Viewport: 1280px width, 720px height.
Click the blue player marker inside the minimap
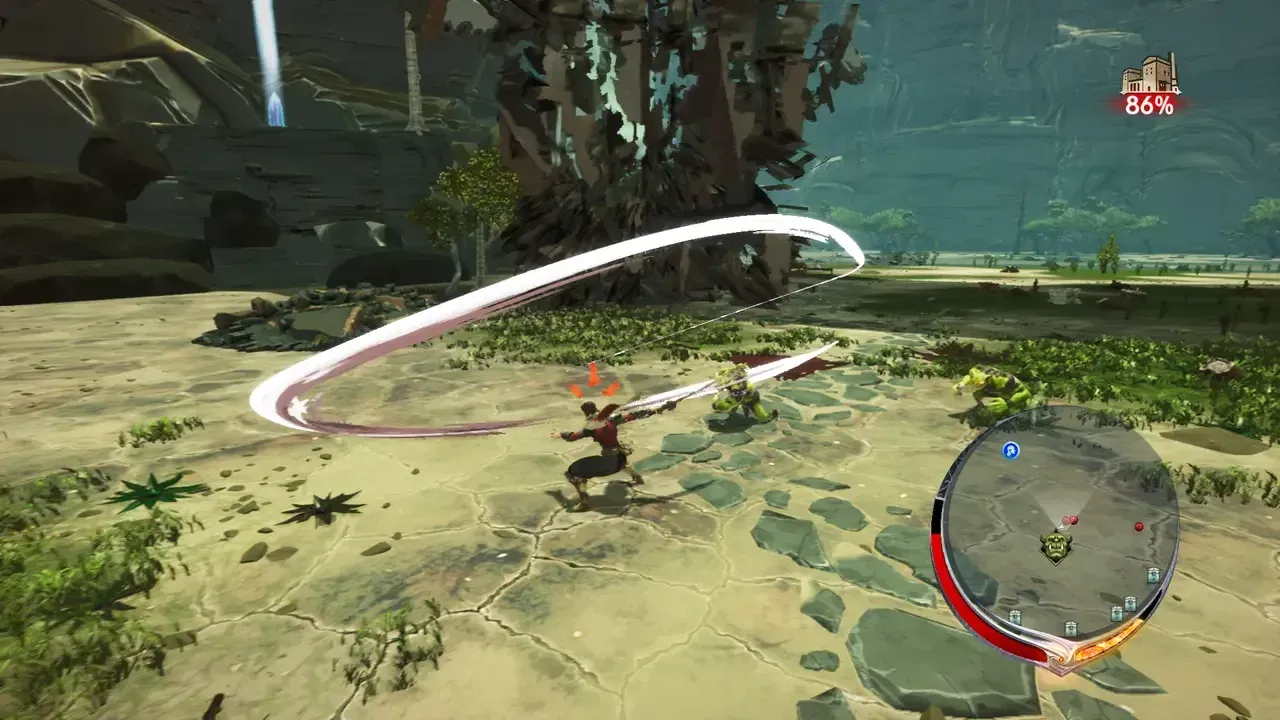1010,451
